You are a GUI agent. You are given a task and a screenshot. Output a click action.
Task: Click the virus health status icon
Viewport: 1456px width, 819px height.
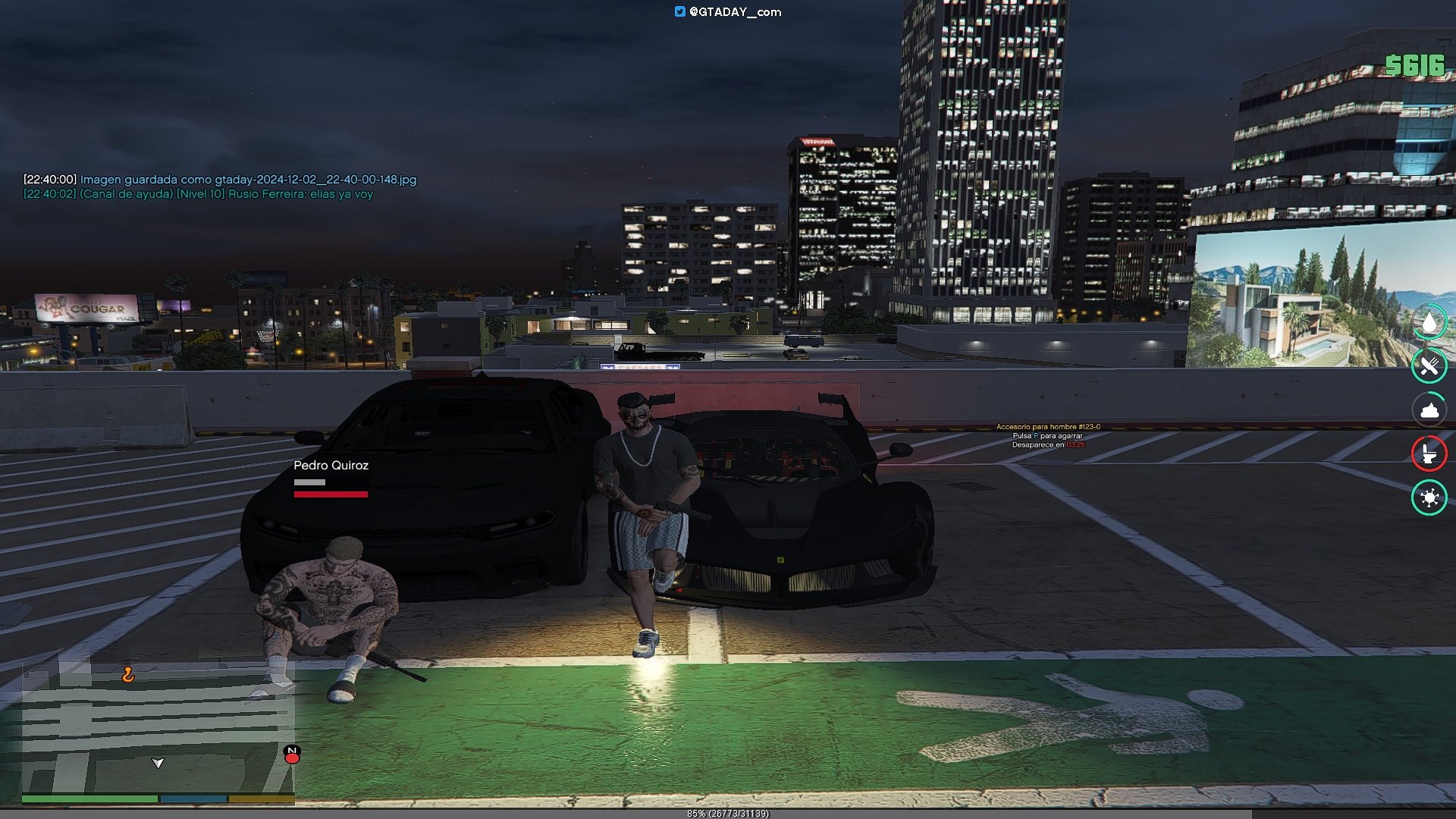click(x=1429, y=497)
